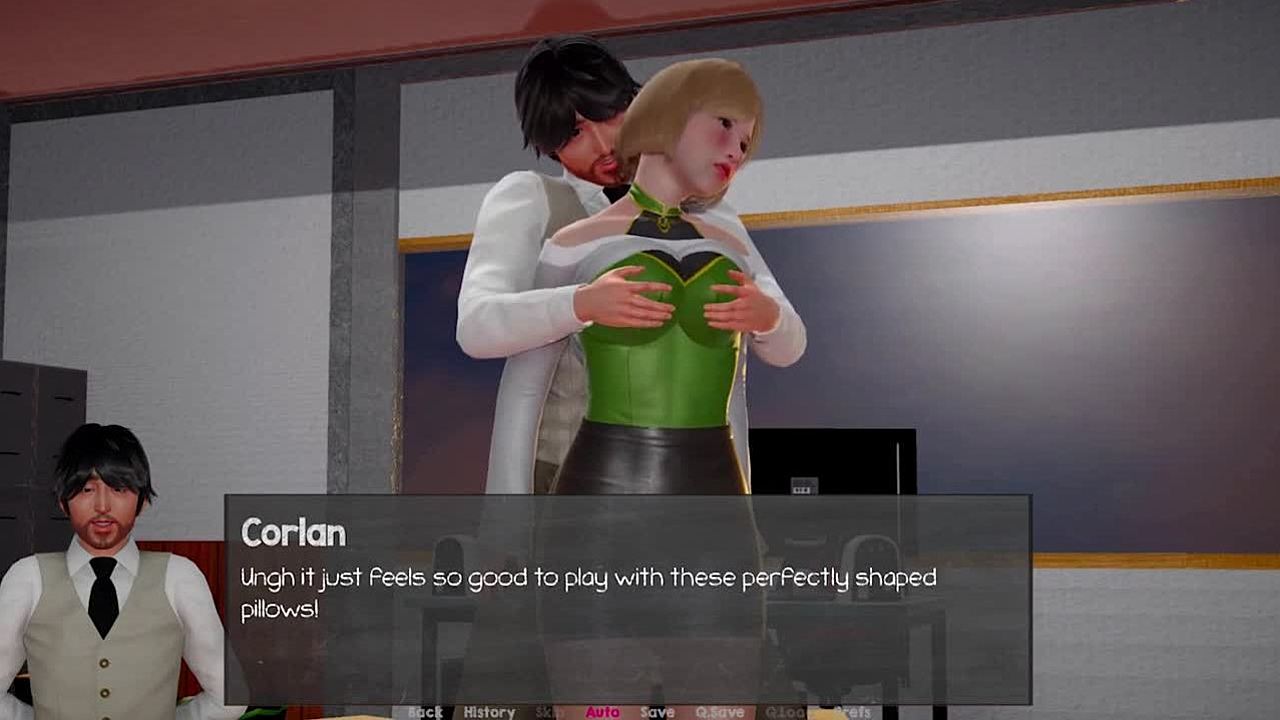
Task: Go back using the Back button
Action: pos(425,712)
